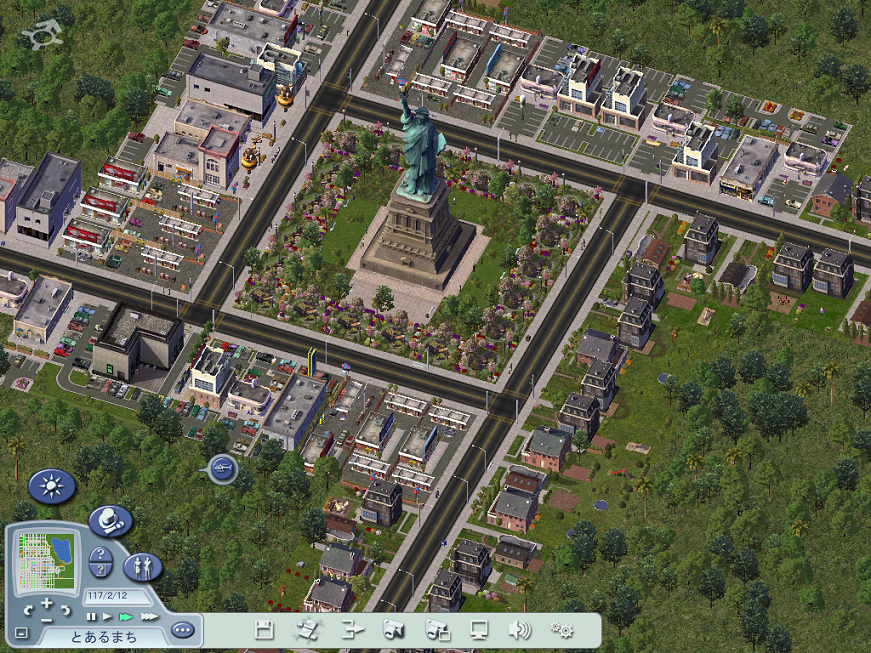Set simulation to normal play speed
The height and width of the screenshot is (653, 871).
(108, 617)
